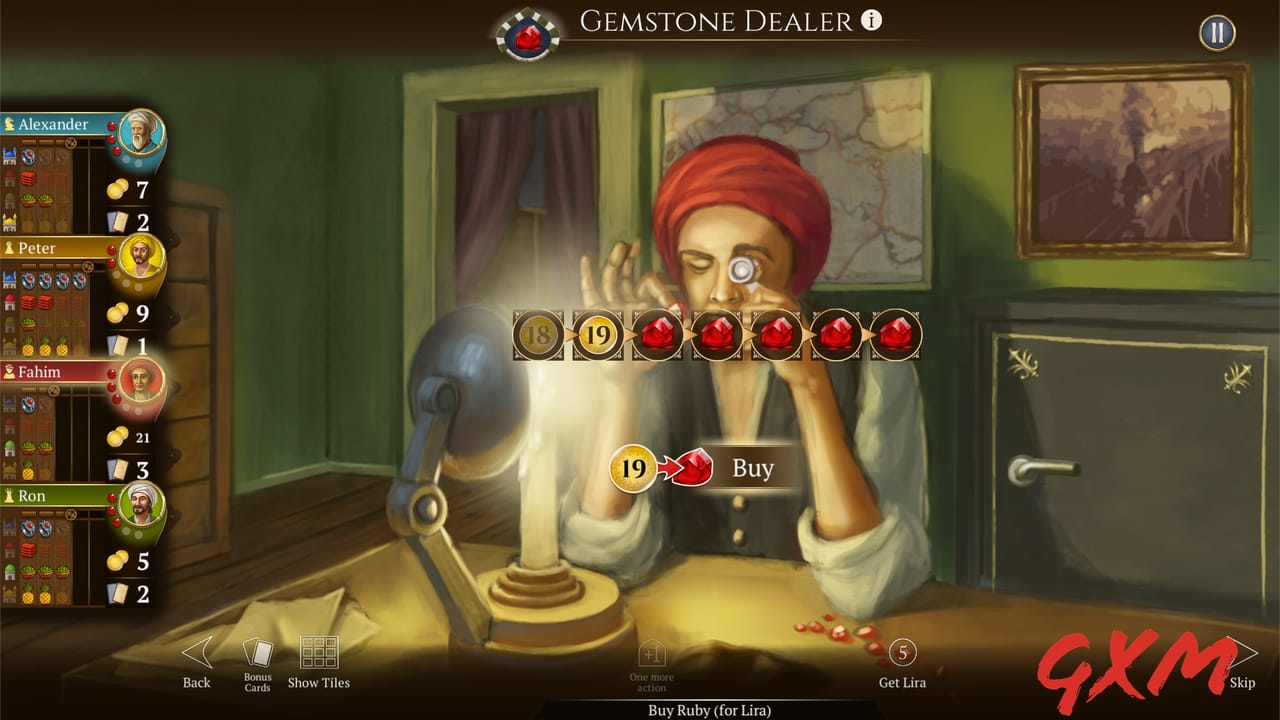1280x720 pixels.
Task: Click the One more action icon
Action: (x=650, y=655)
